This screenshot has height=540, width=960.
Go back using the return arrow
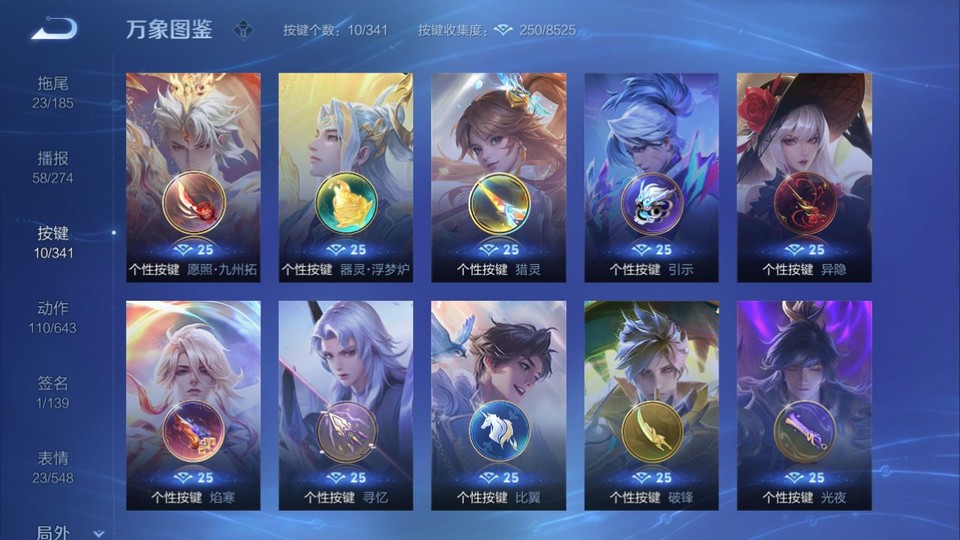coord(54,29)
